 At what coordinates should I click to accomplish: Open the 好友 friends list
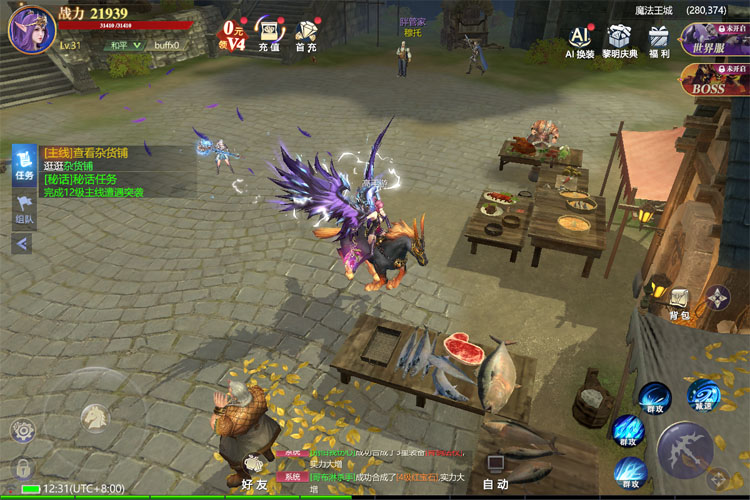(x=255, y=469)
